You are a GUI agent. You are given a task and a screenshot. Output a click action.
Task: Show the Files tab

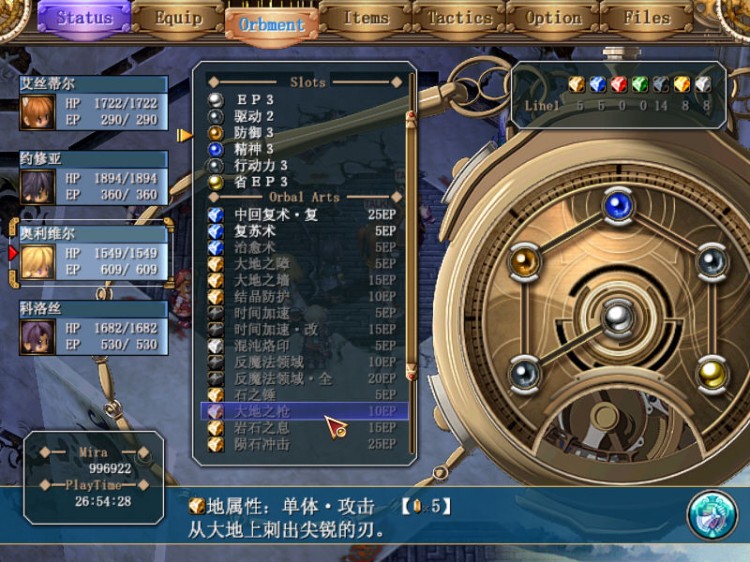click(x=647, y=18)
